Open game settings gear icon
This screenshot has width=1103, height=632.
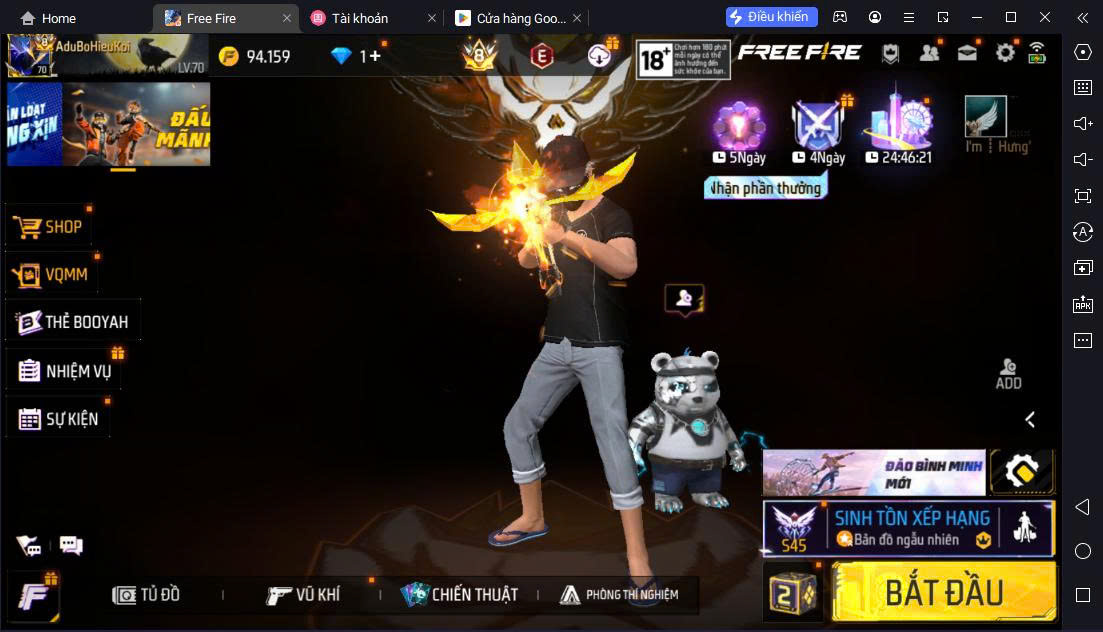click(x=1005, y=53)
